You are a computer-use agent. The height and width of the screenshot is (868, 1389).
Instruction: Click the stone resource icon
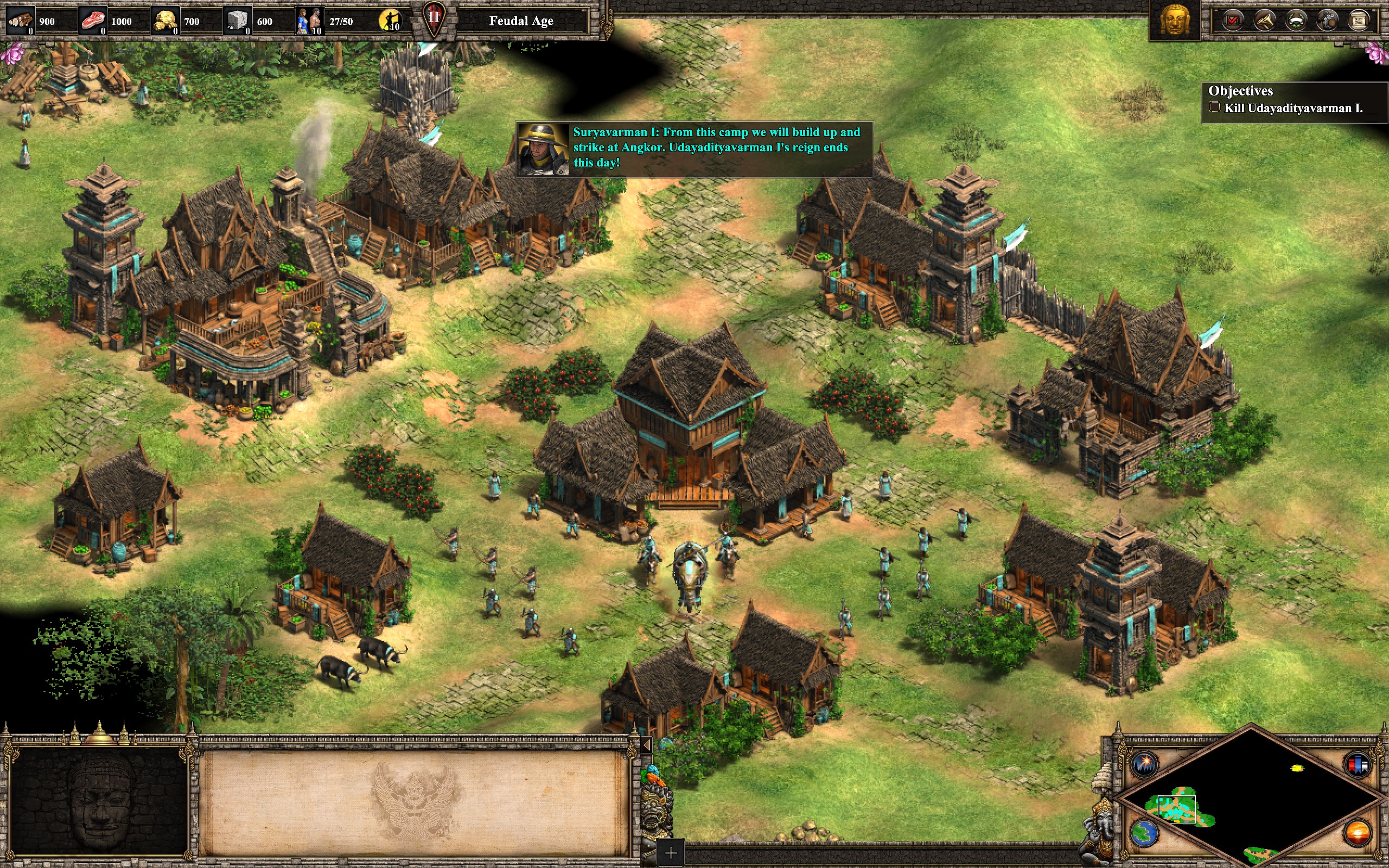(x=238, y=21)
